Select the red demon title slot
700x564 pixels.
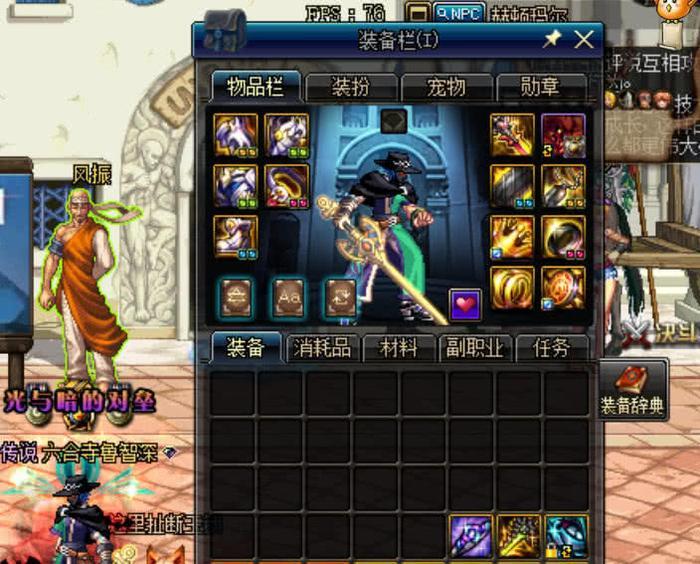[x=564, y=134]
